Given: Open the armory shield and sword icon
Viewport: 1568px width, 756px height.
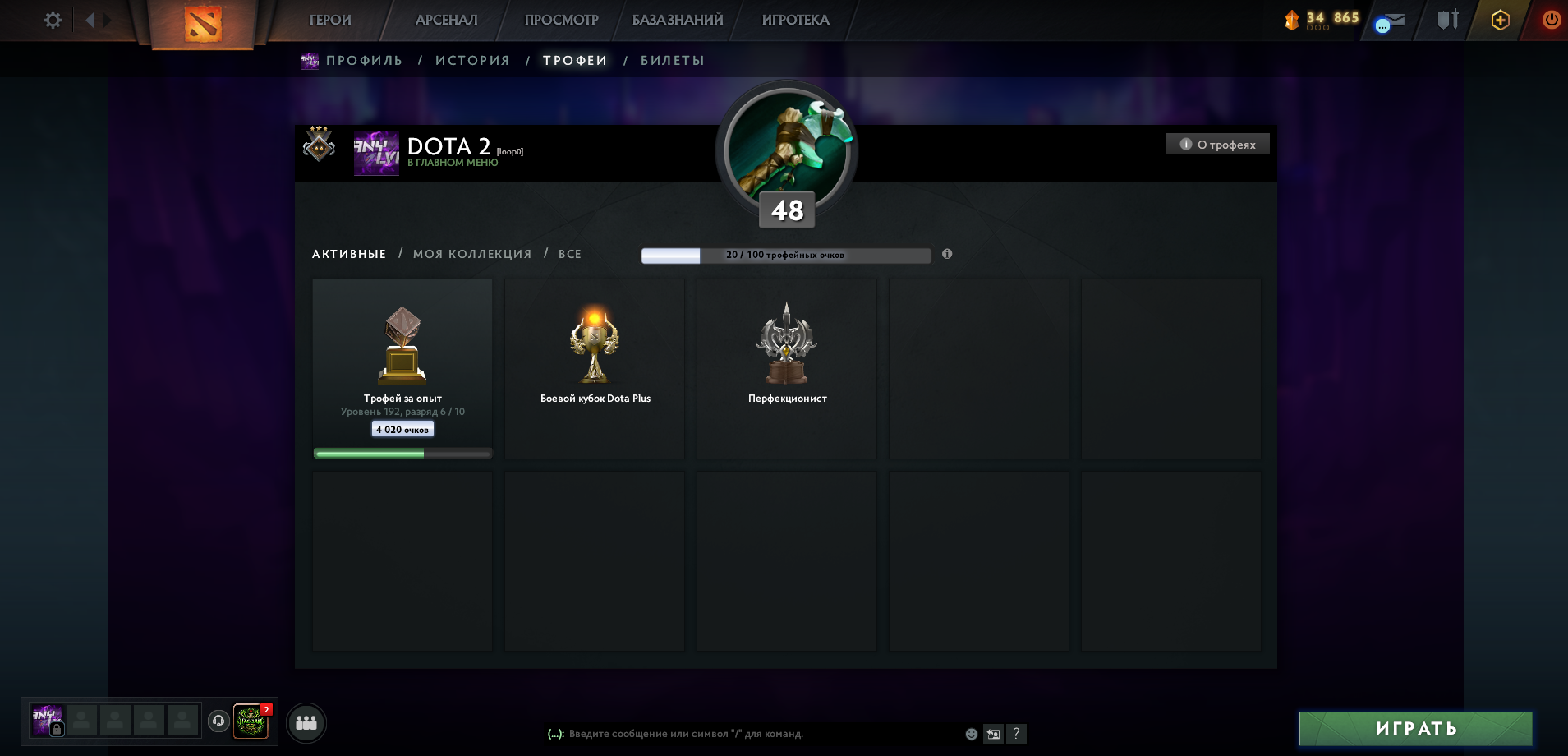Looking at the screenshot, I should [1447, 20].
